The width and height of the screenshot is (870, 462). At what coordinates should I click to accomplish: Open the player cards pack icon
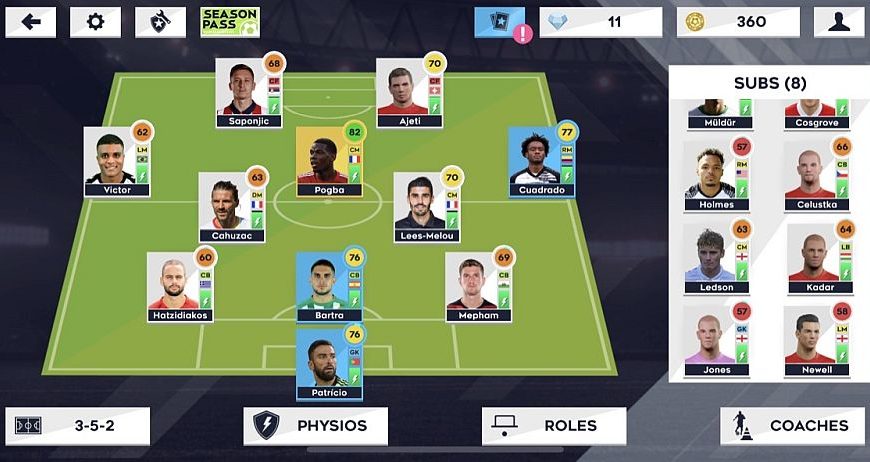coord(499,22)
